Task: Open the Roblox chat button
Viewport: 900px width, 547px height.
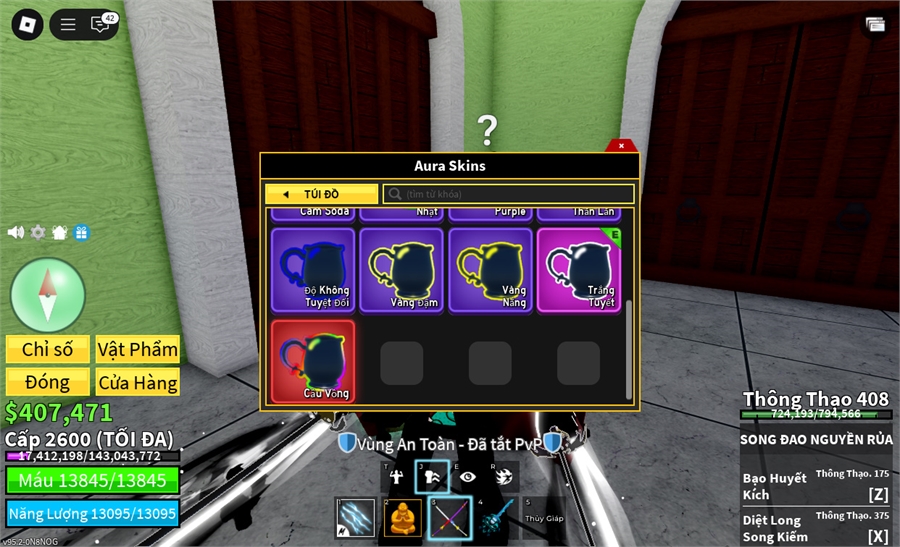Action: click(x=101, y=24)
